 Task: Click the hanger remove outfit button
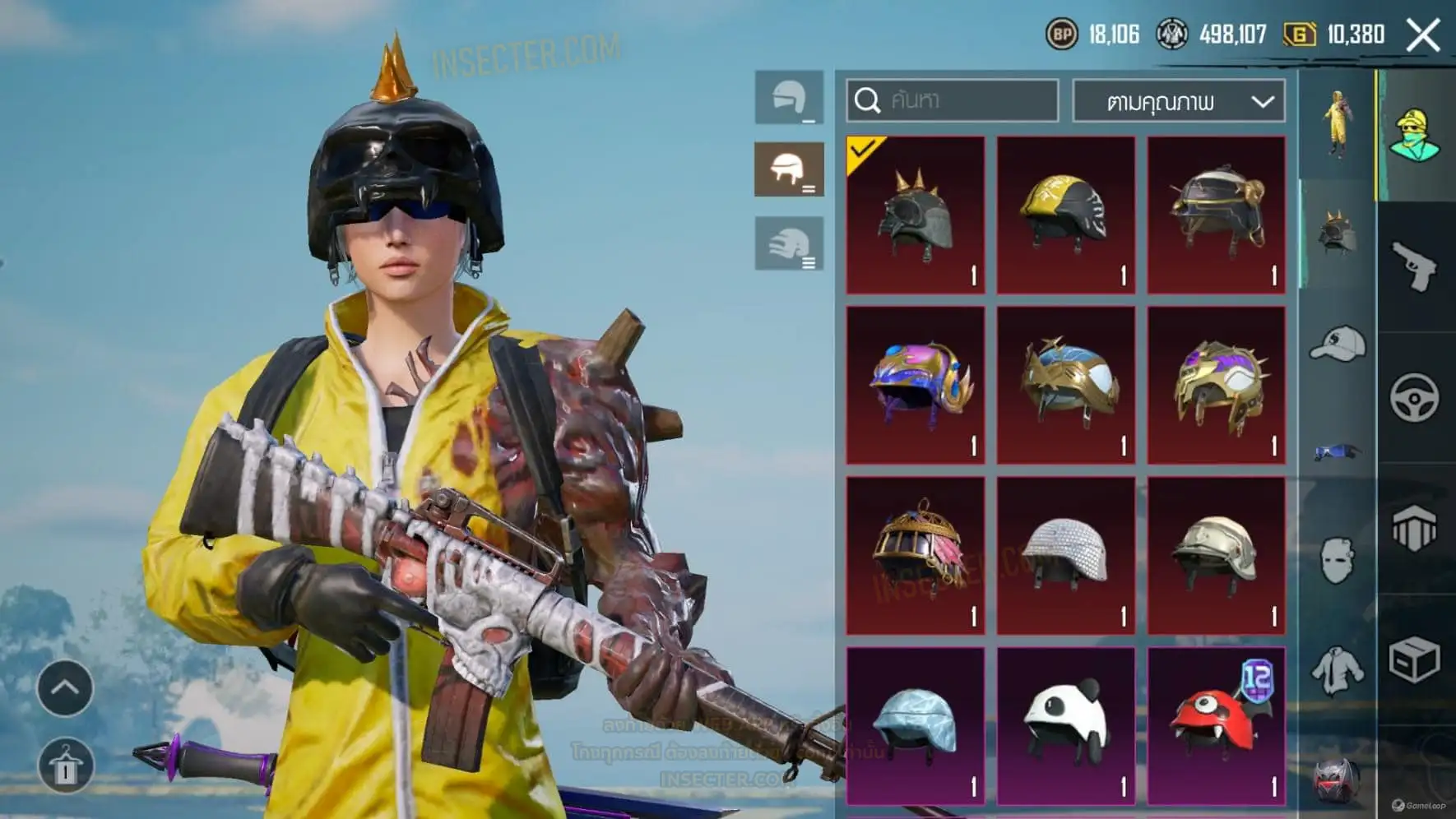65,766
